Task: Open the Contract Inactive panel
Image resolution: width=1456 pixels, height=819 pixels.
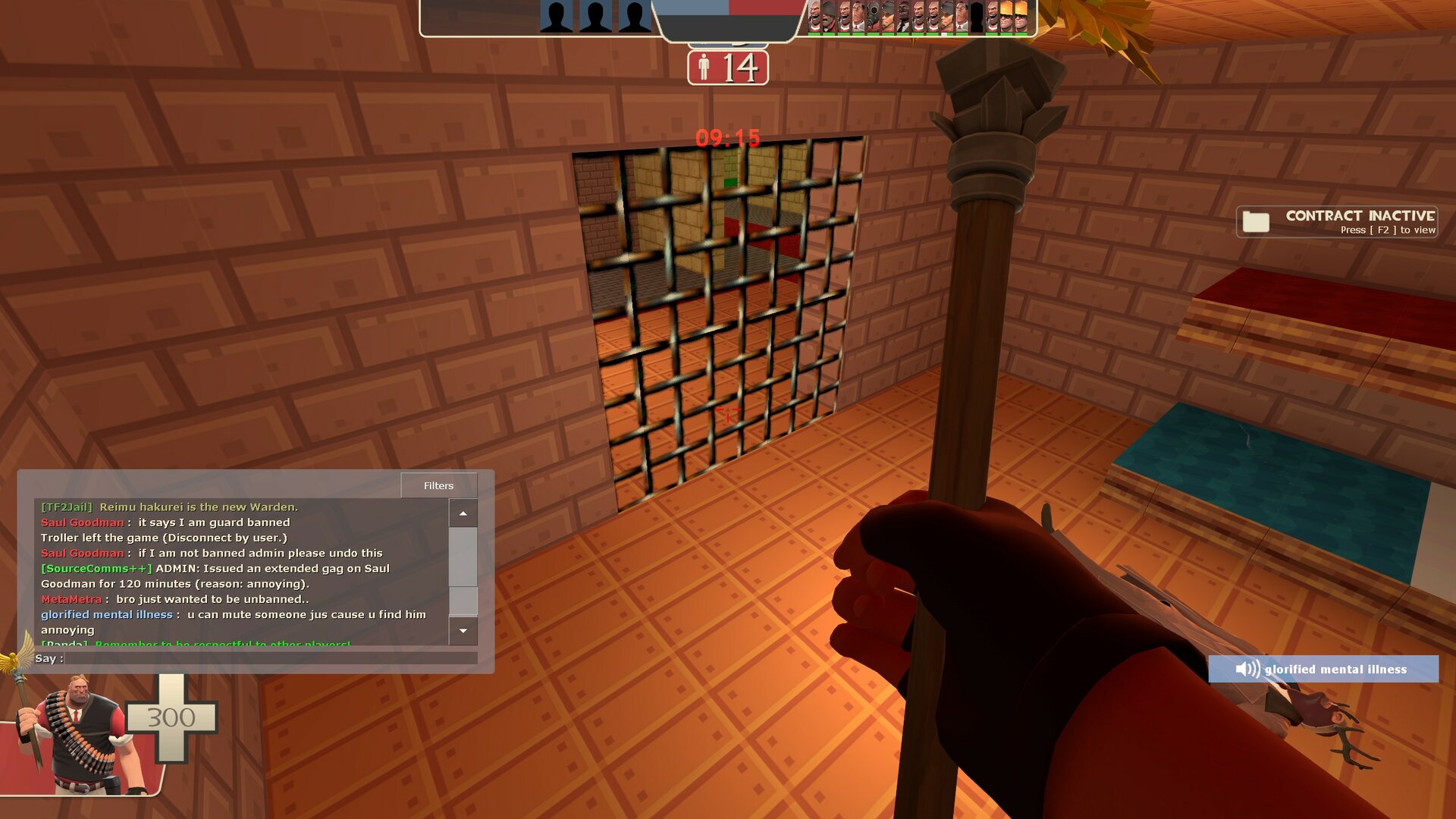Action: [1337, 221]
